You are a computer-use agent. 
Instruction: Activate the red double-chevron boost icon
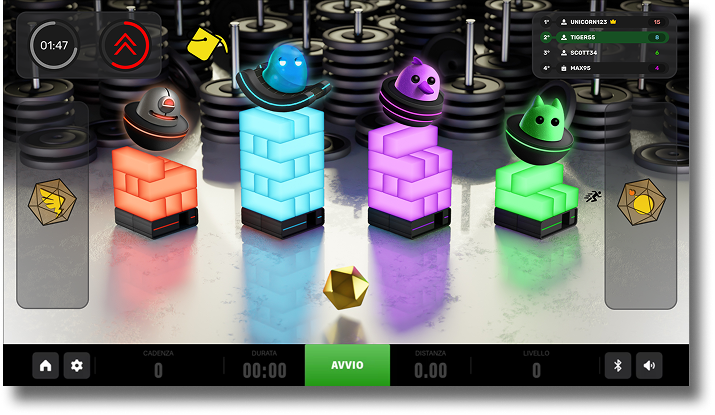coord(126,46)
